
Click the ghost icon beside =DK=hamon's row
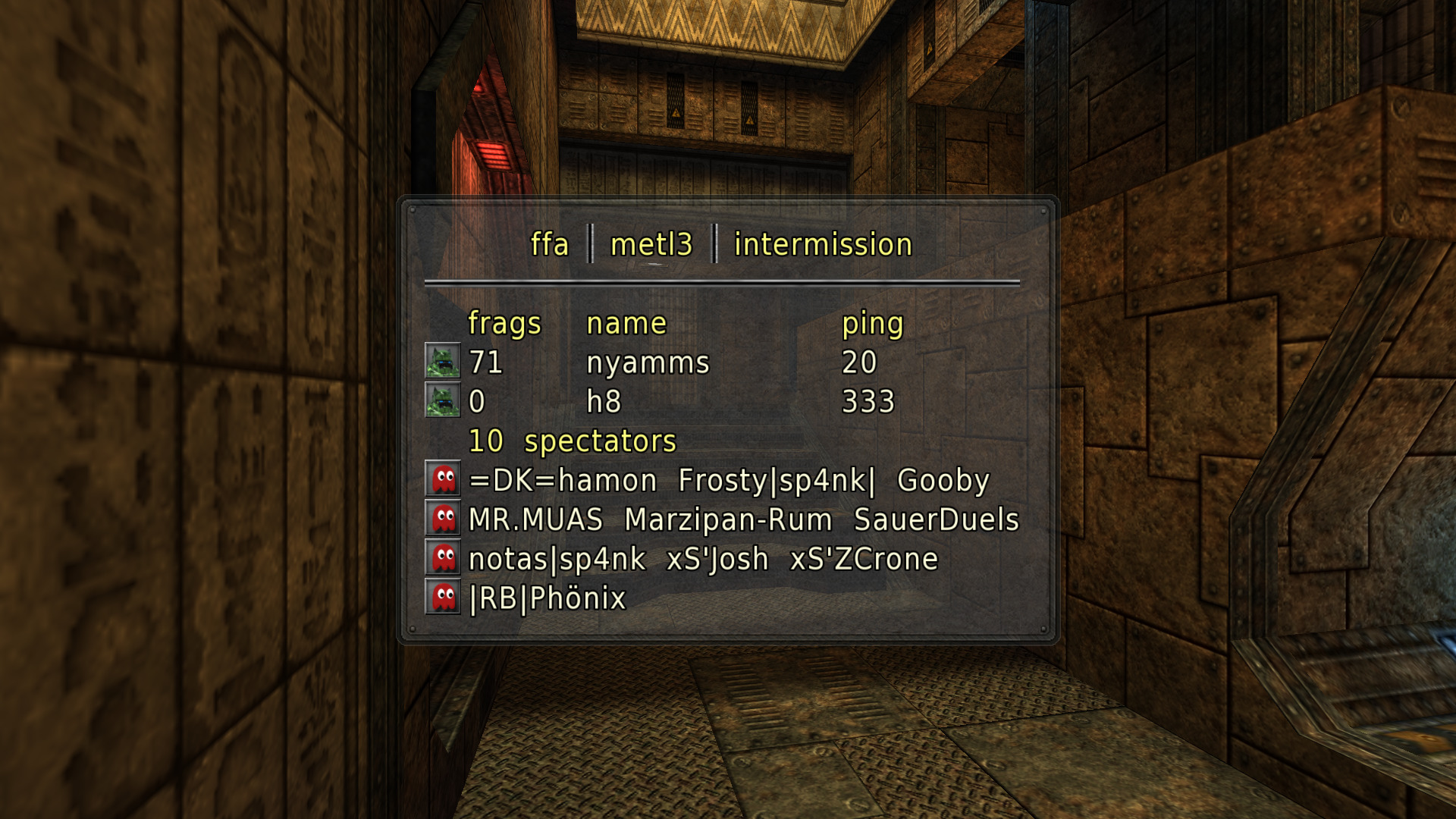[x=444, y=479]
